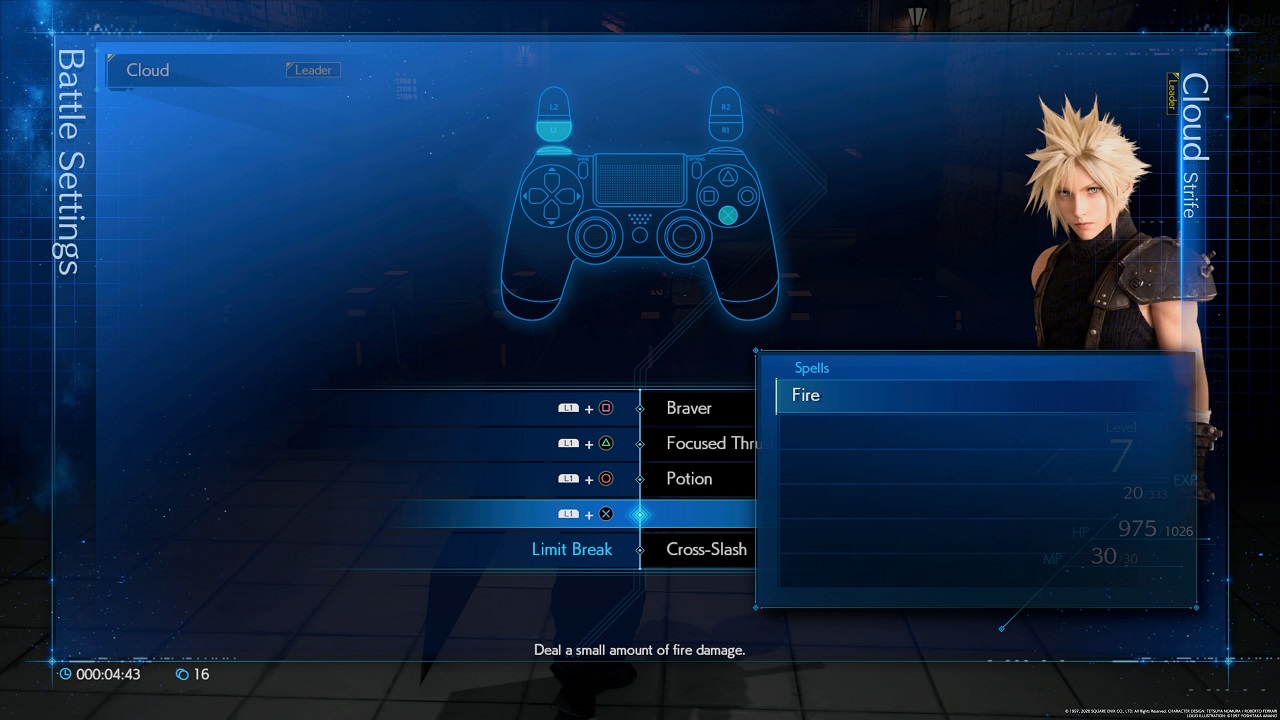Image resolution: width=1280 pixels, height=720 pixels.
Task: Click the Limit Break label
Action: point(570,549)
